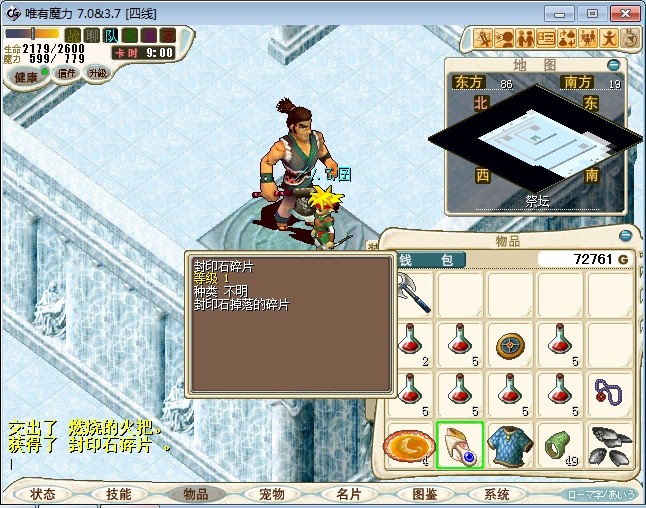
Task: Select the orange crescent dish item
Action: [410, 443]
